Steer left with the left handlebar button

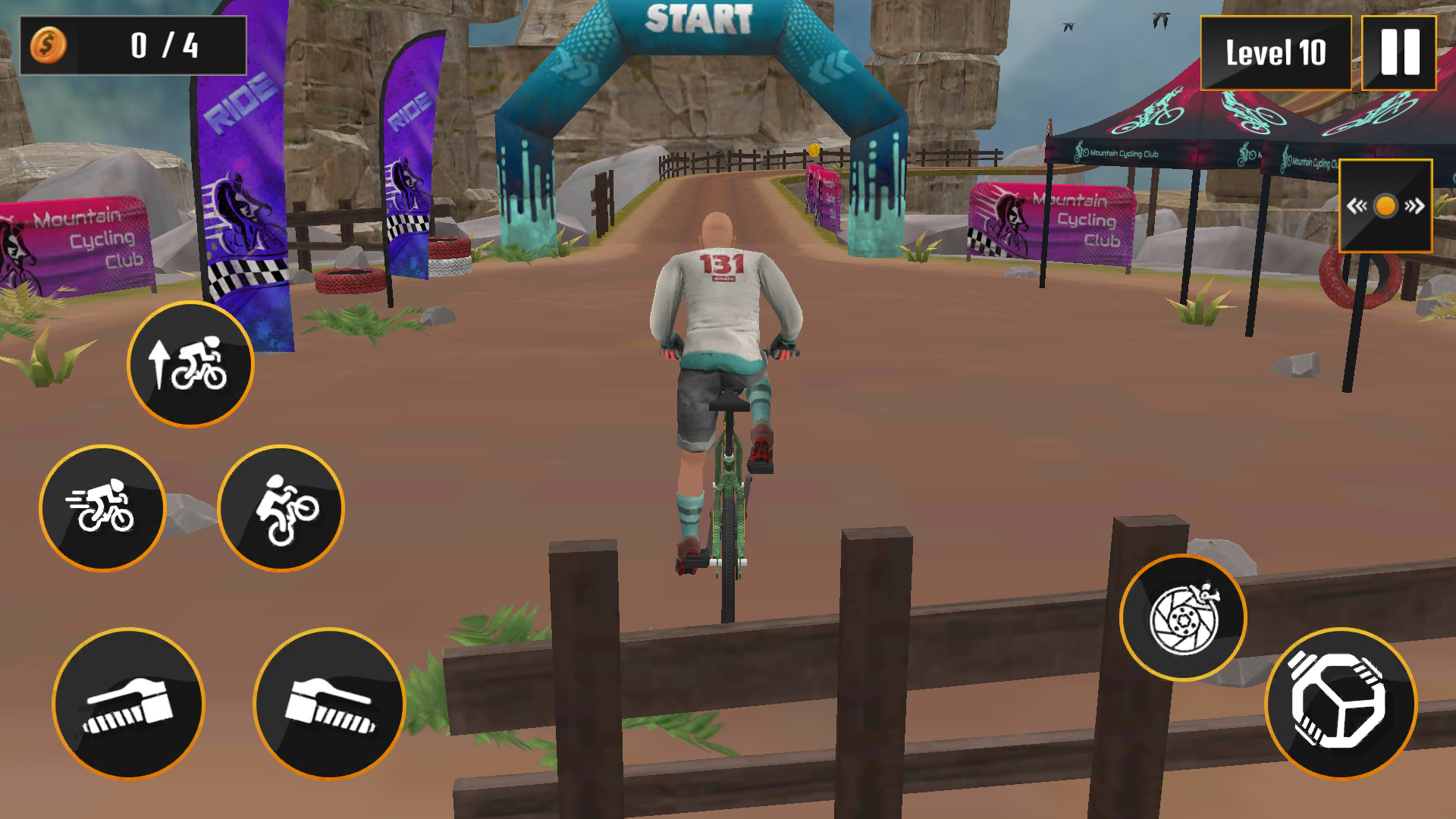click(129, 704)
